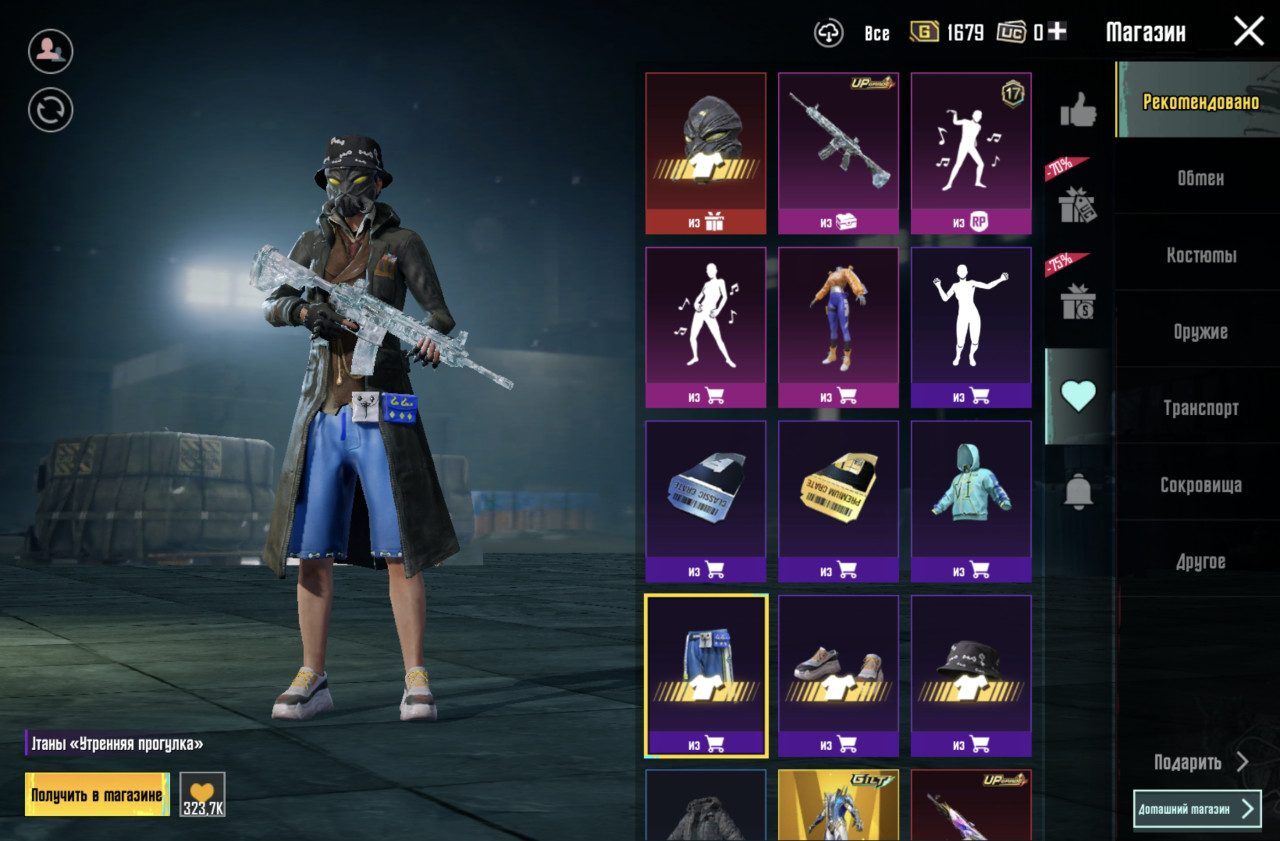The height and width of the screenshot is (841, 1280).
Task: Click the Получить в магазине button
Action: 97,795
